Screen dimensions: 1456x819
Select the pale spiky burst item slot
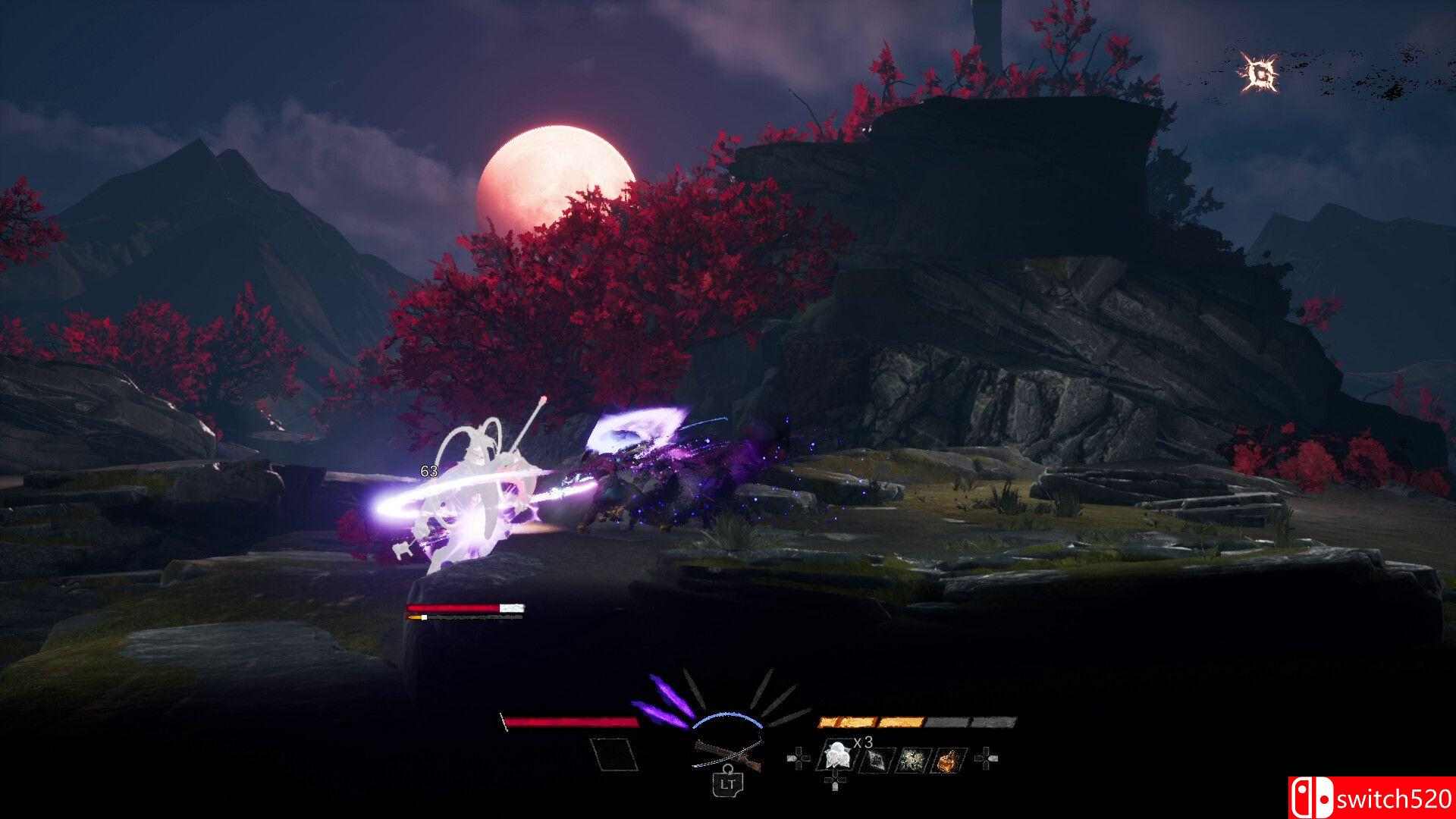[x=911, y=758]
